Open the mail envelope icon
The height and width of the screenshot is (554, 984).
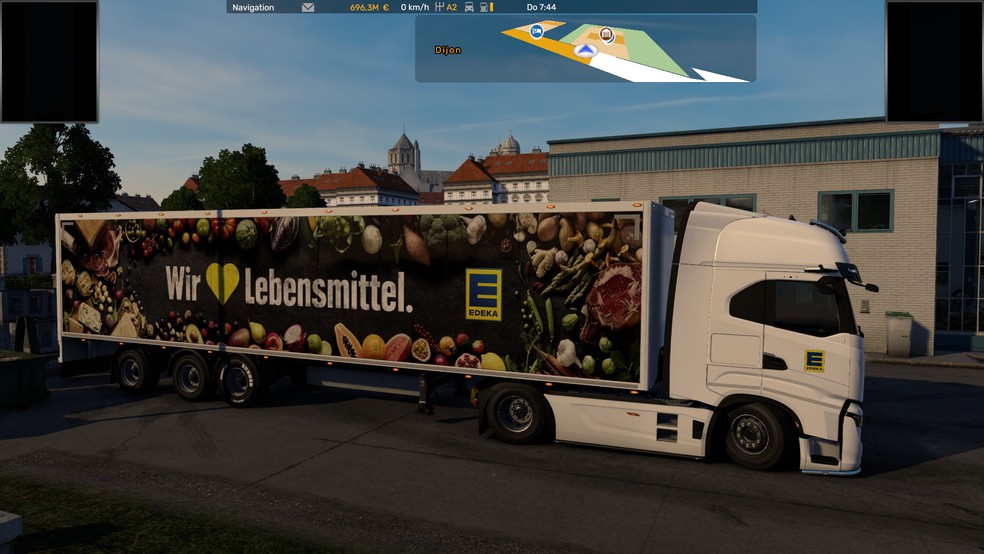click(308, 7)
